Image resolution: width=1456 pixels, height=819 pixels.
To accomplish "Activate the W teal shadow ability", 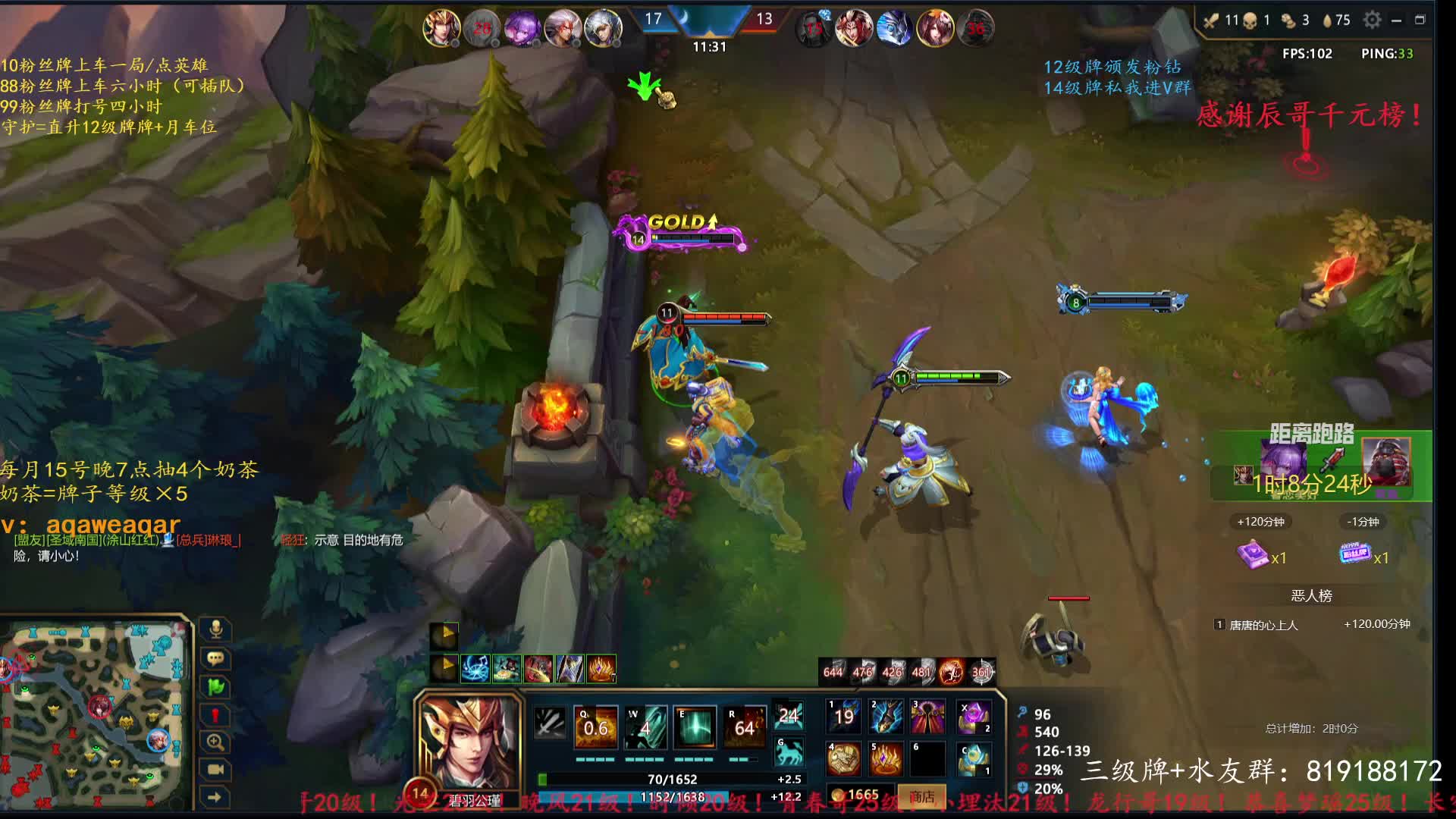I will (x=645, y=728).
